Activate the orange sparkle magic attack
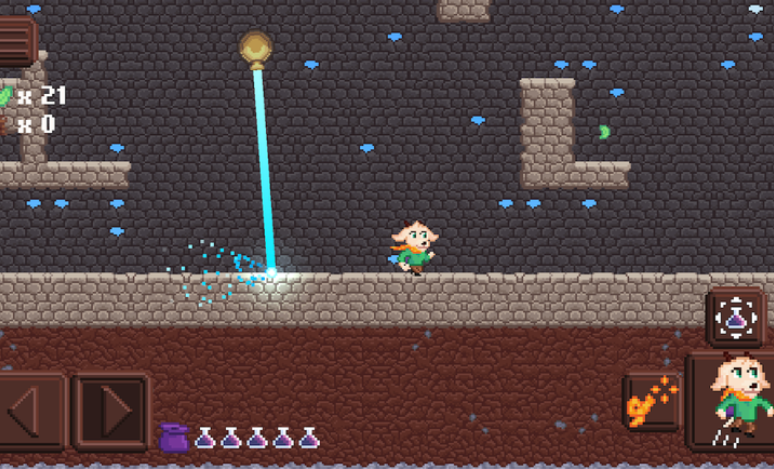The width and height of the screenshot is (774, 469). click(650, 402)
